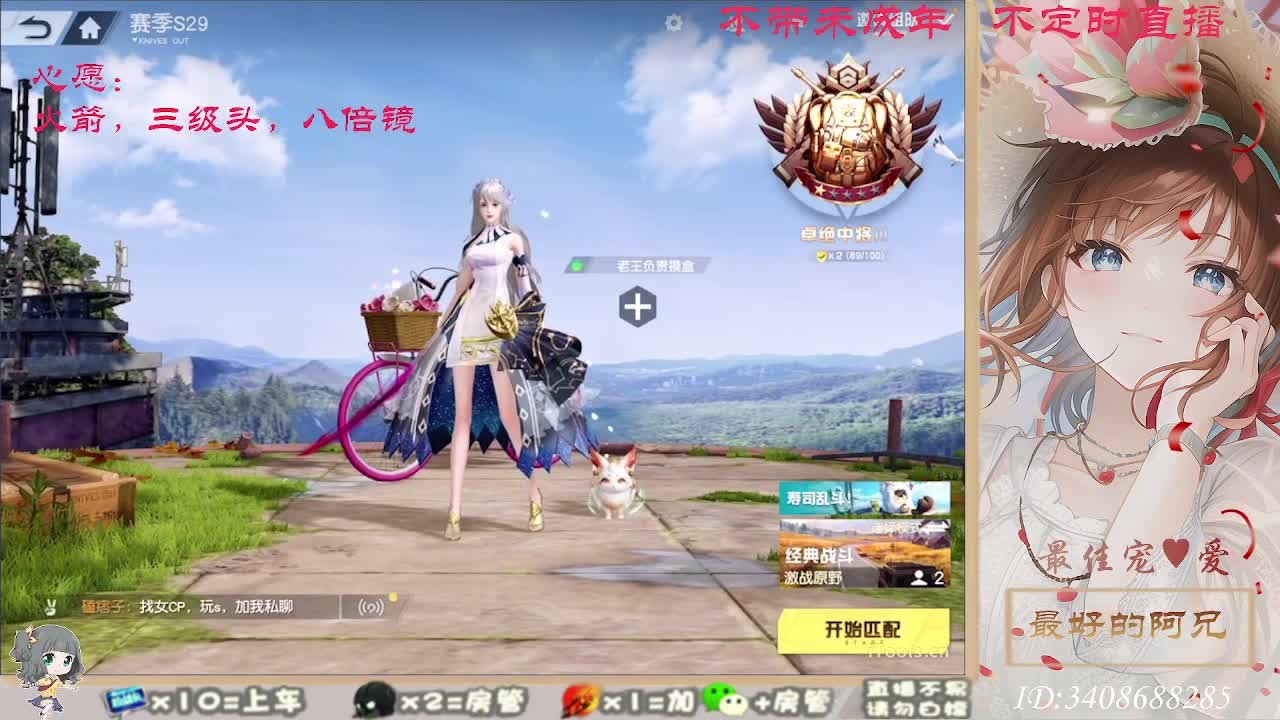Toggle the 寿司乱斗 mode selection
The image size is (1280, 720).
point(858,500)
